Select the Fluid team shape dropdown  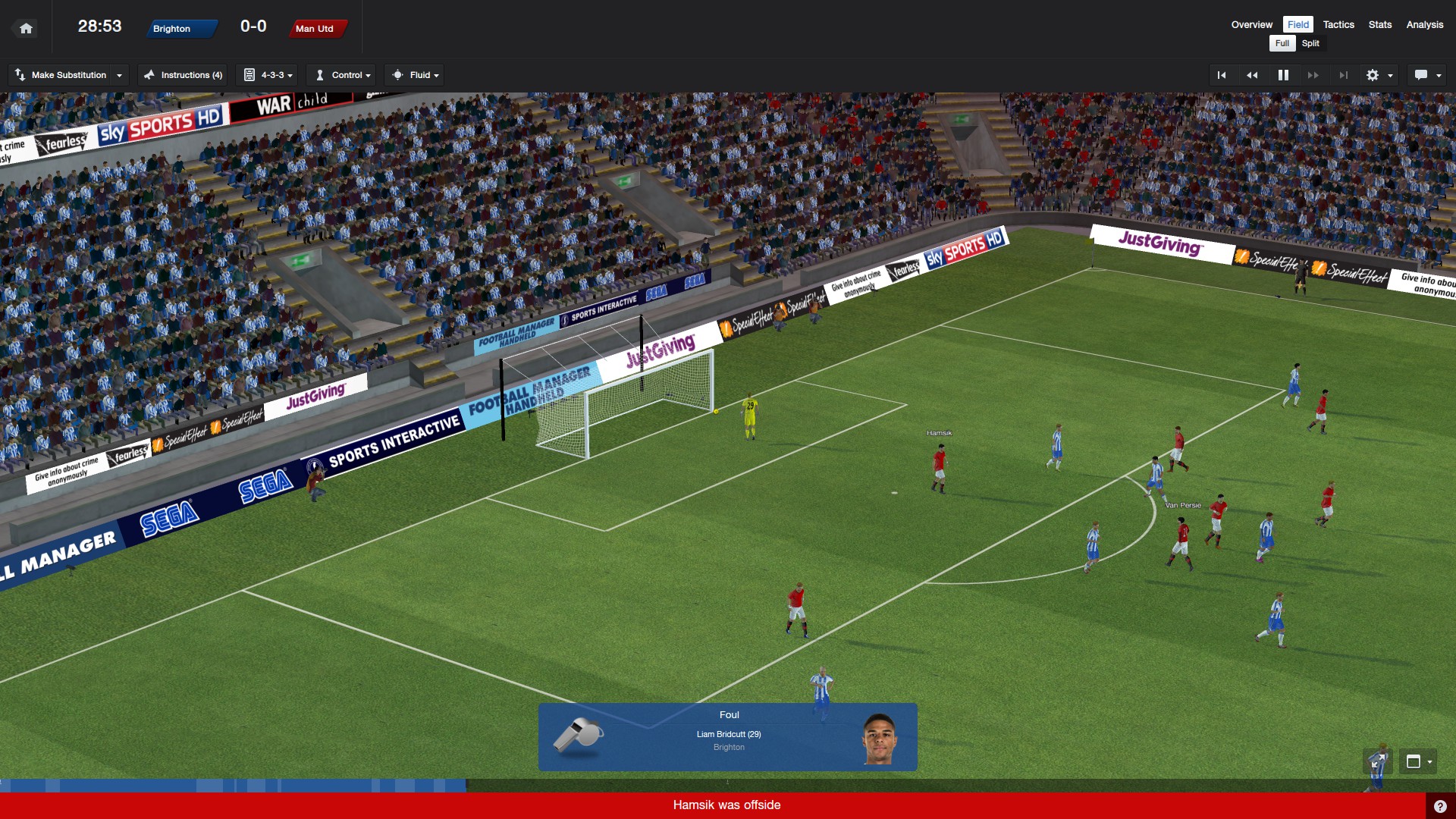tap(416, 75)
